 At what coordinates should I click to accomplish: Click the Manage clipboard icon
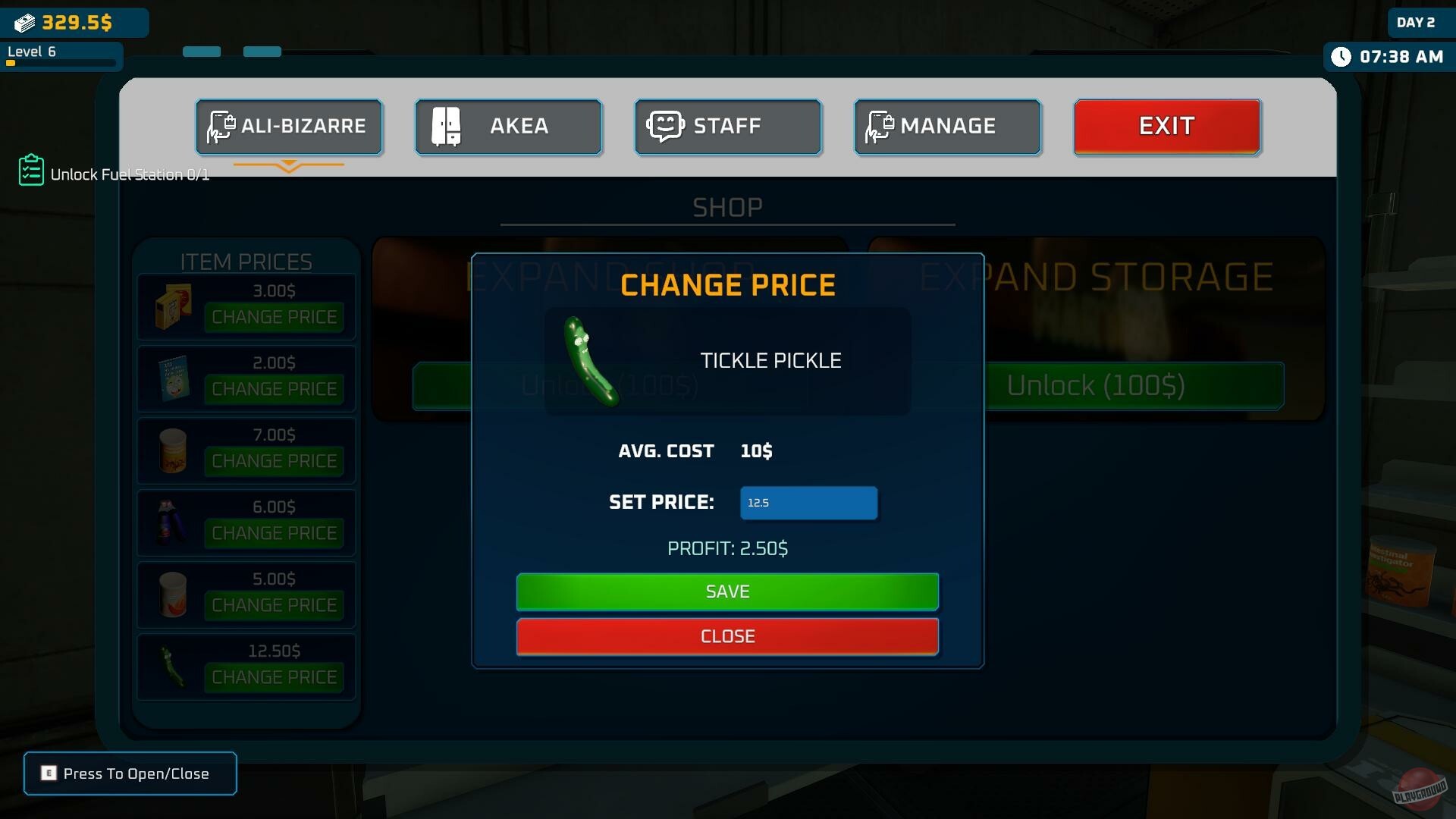(880, 127)
